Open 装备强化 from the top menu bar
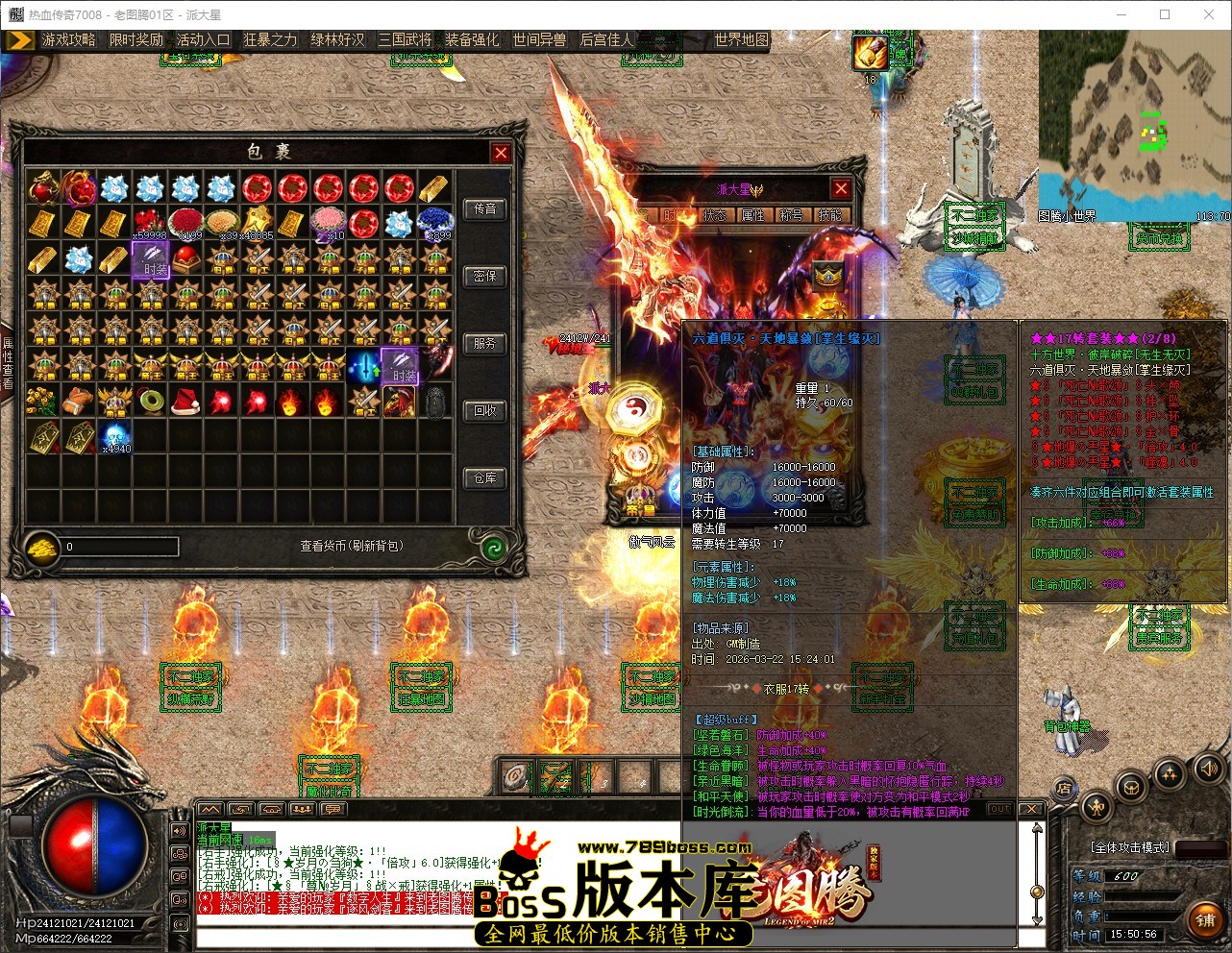The width and height of the screenshot is (1232, 953). click(471, 41)
